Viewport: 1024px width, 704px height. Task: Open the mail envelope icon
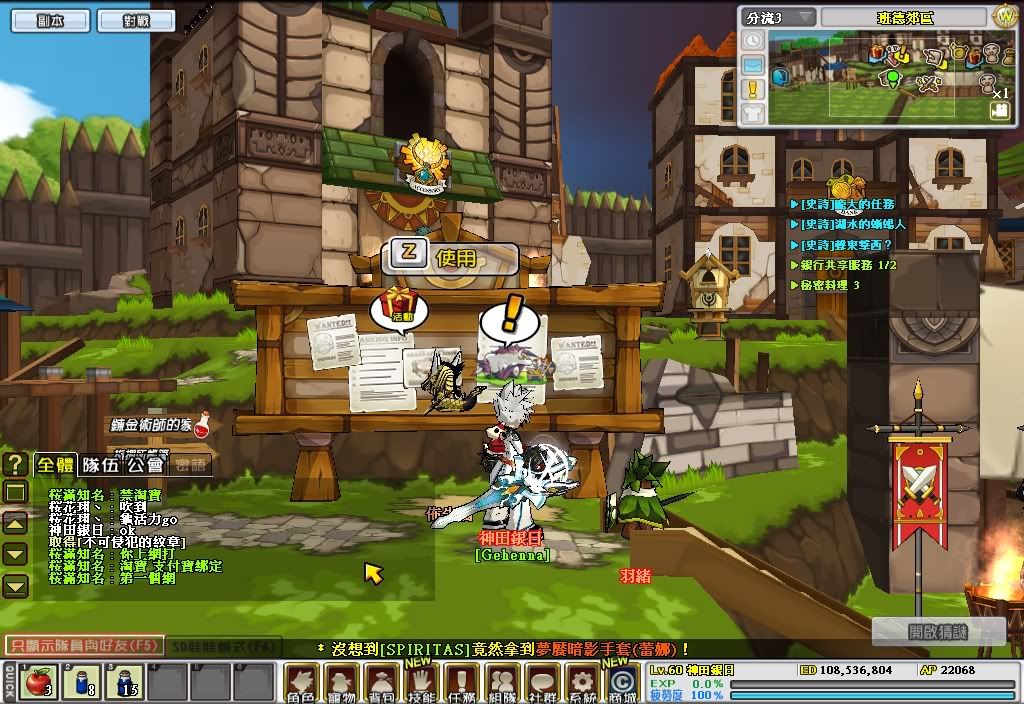pos(753,66)
